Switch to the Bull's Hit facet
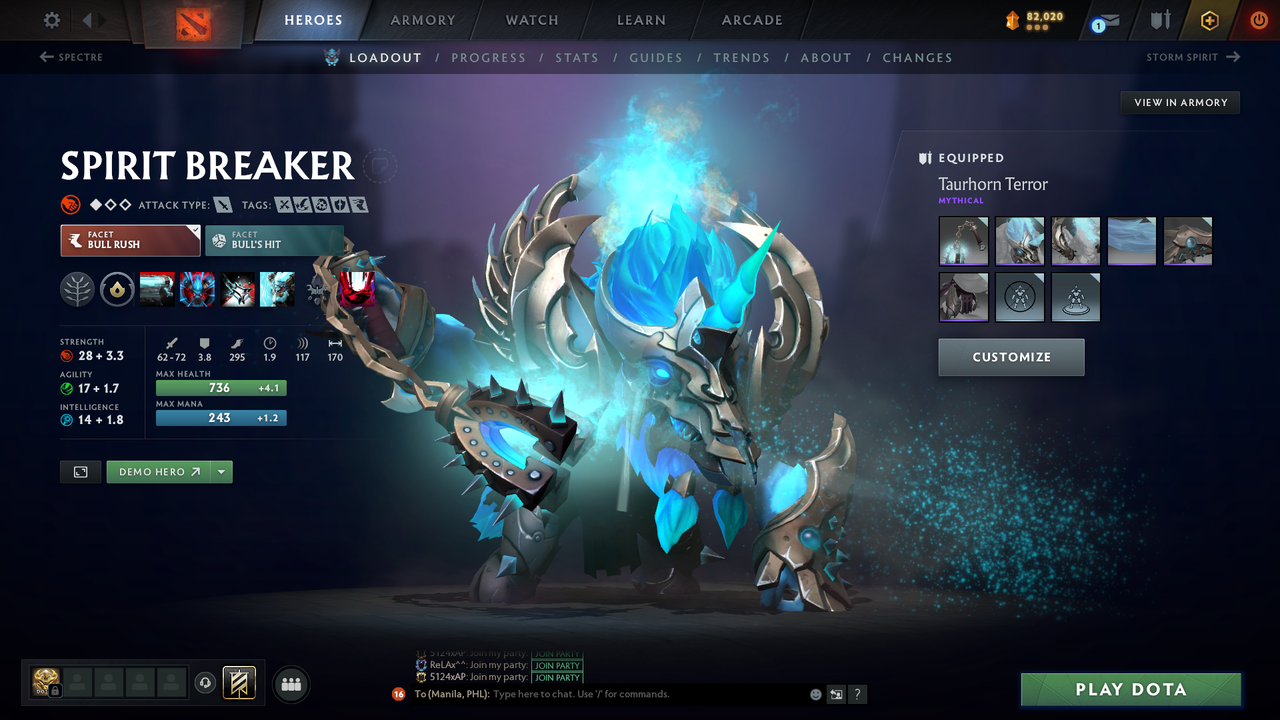Viewport: 1280px width, 720px height. point(274,240)
